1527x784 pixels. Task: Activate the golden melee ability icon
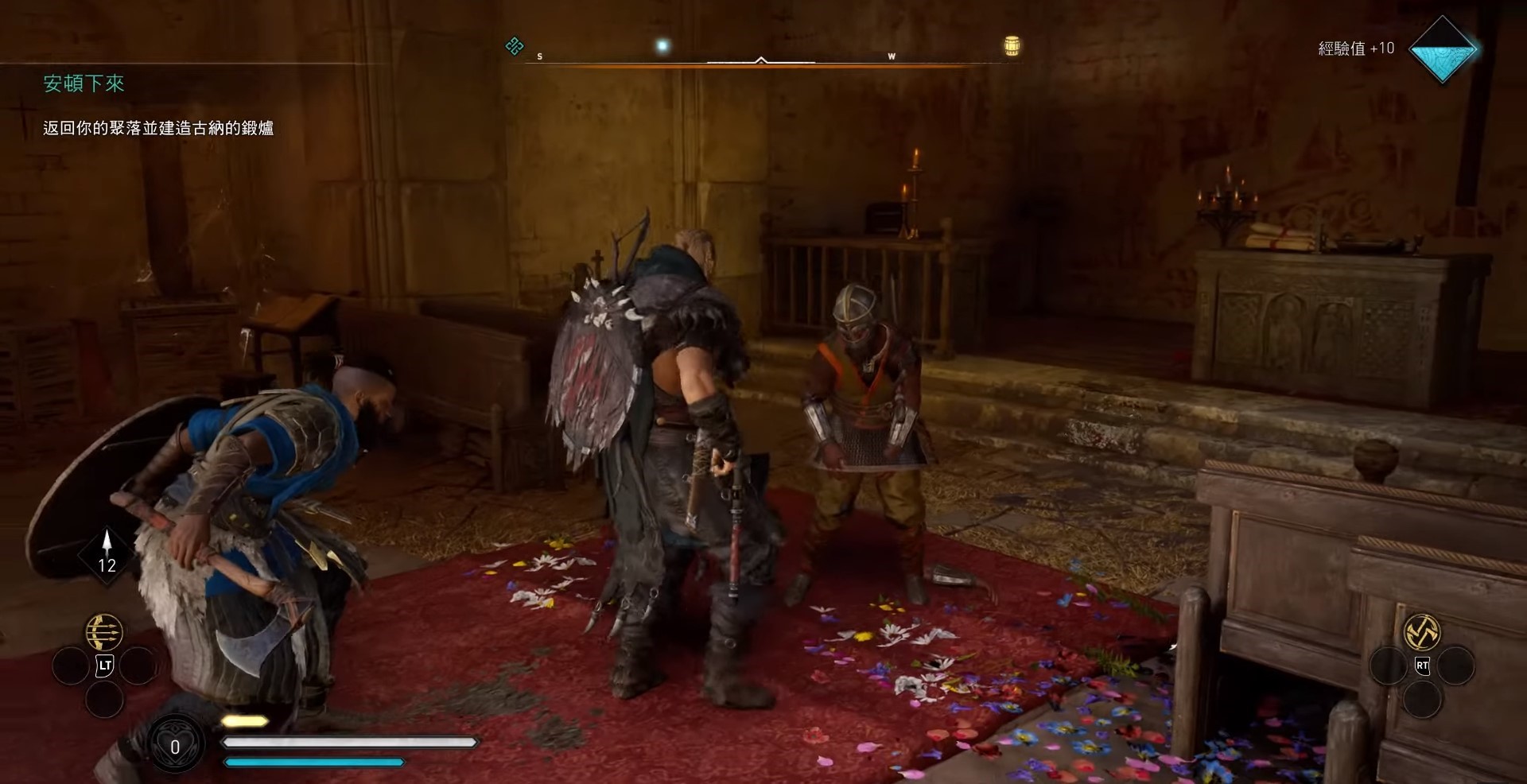(x=1421, y=632)
